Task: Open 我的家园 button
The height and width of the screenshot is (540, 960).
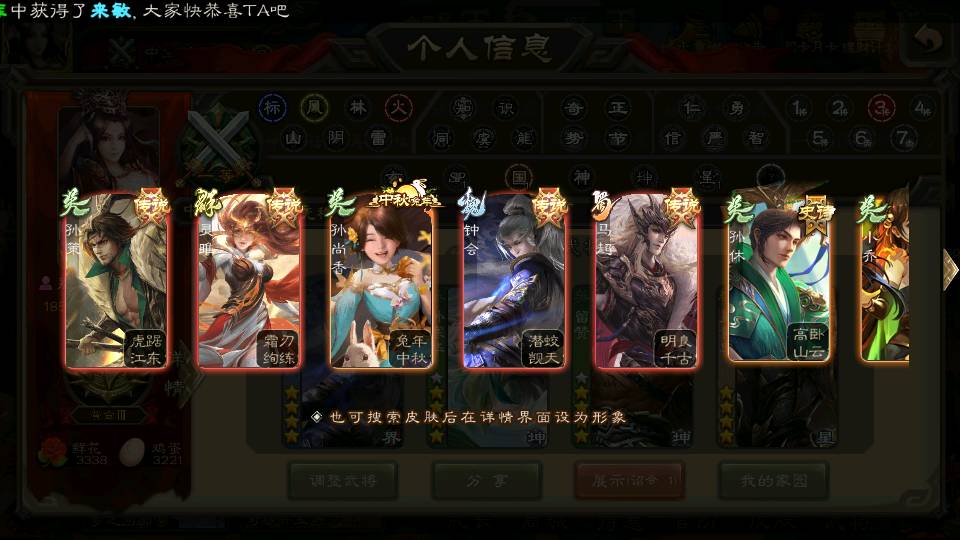Action: [x=773, y=480]
